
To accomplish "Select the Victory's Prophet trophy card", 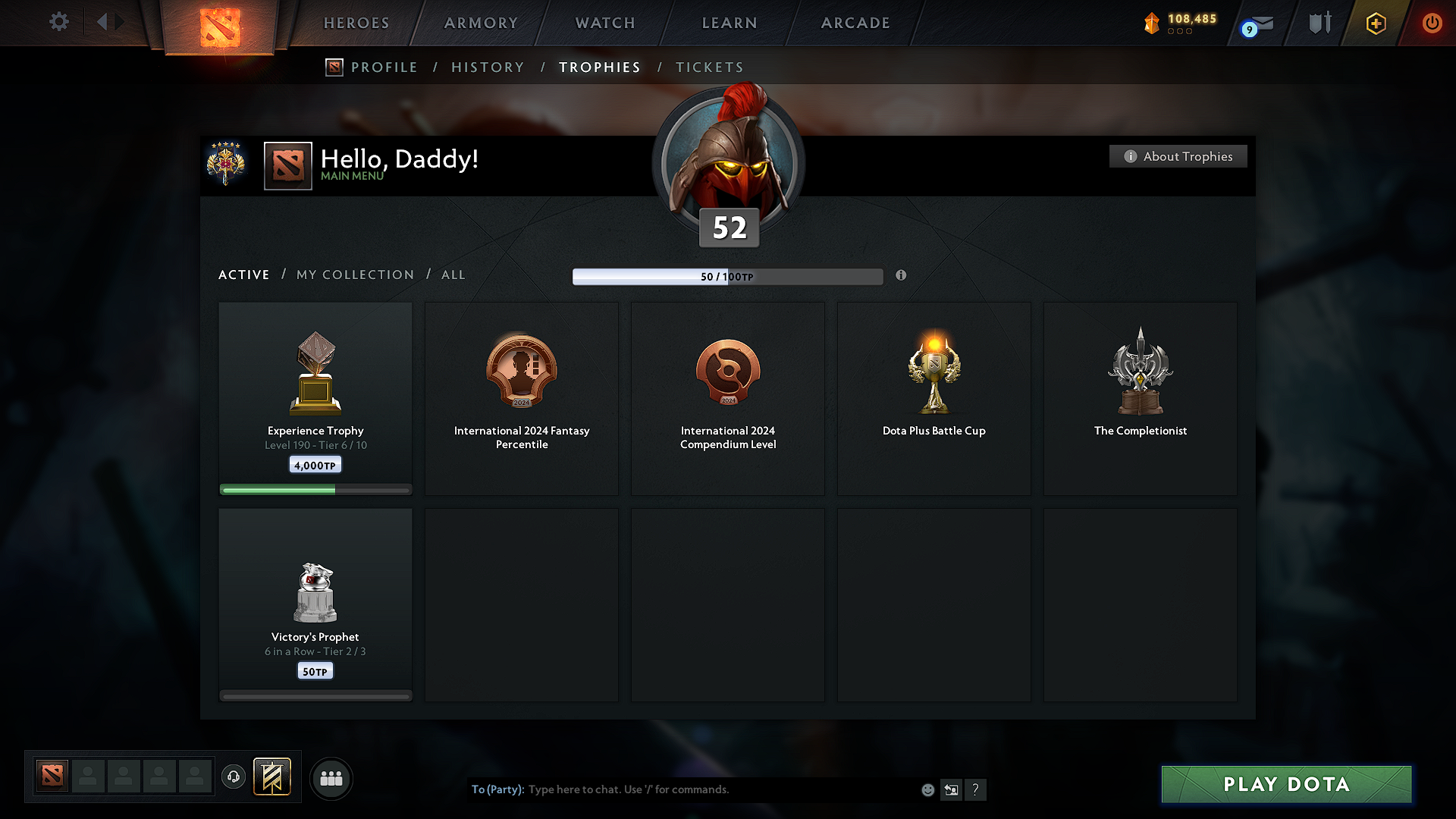I will [x=315, y=603].
